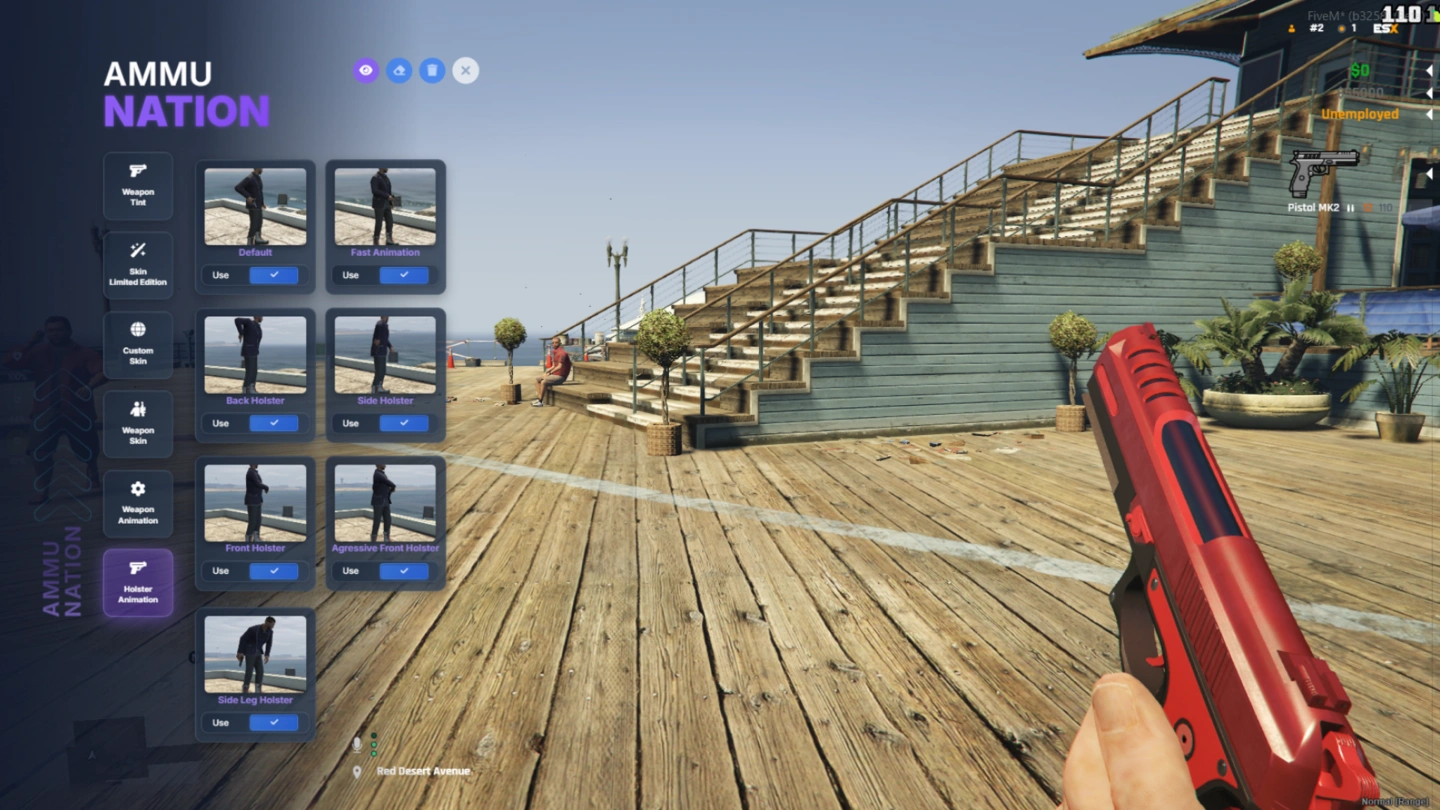
Task: Select the Weapon Skin category
Action: [138, 424]
